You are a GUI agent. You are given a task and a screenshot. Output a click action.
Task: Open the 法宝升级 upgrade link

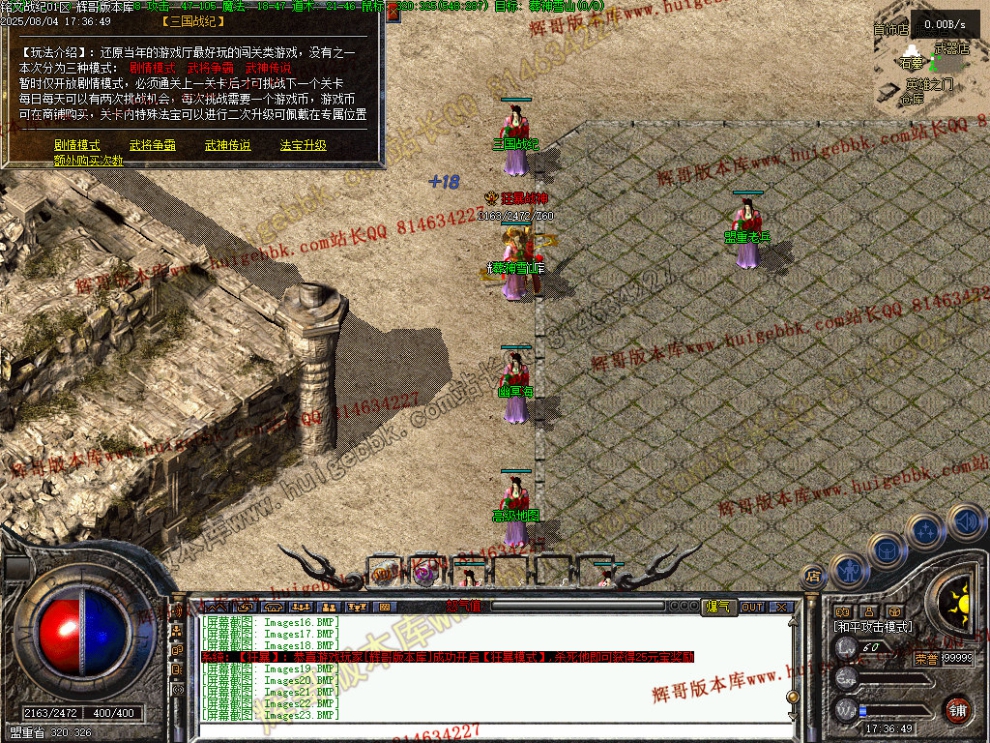click(302, 145)
